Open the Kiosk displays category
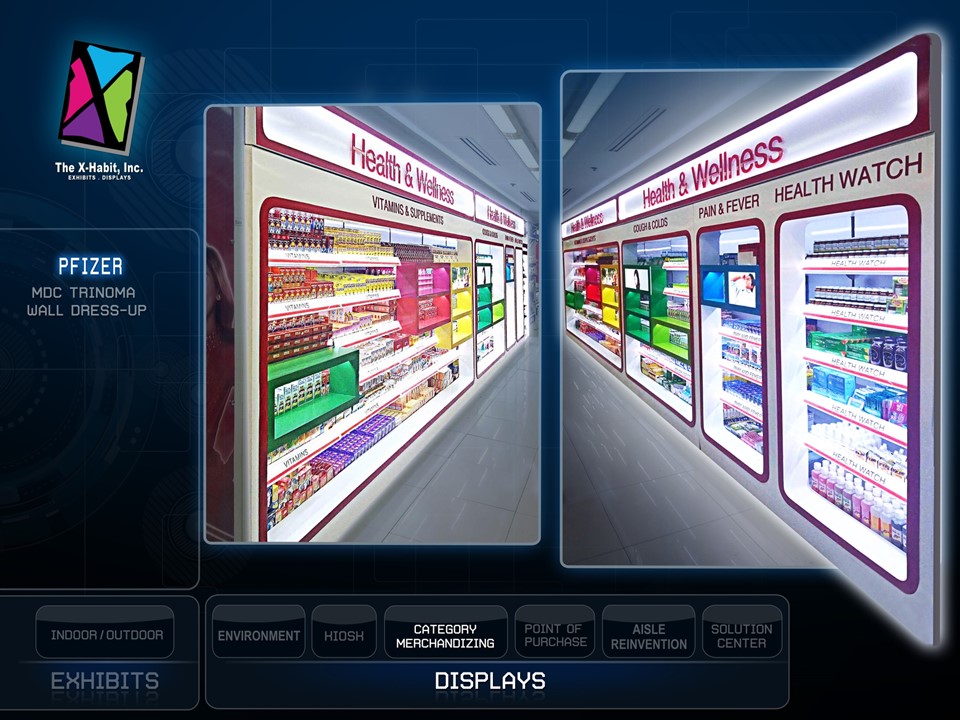The image size is (960, 720). 344,634
